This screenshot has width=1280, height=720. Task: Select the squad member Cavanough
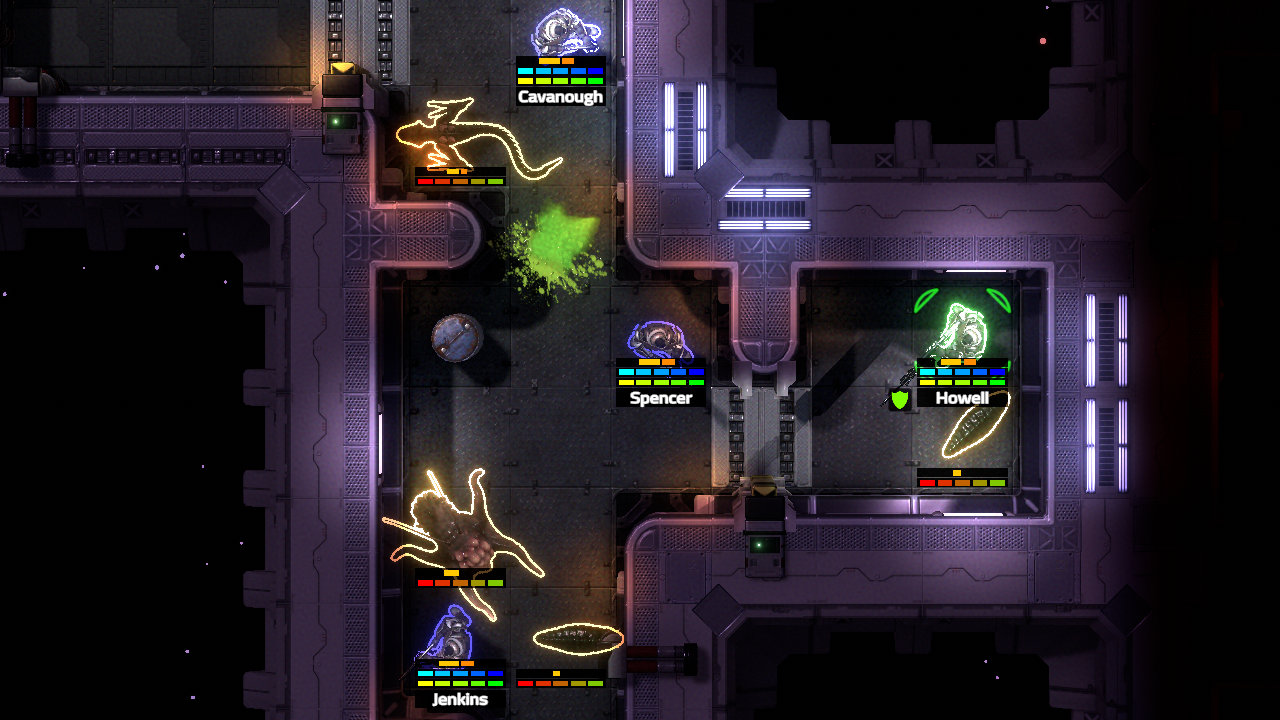click(563, 34)
